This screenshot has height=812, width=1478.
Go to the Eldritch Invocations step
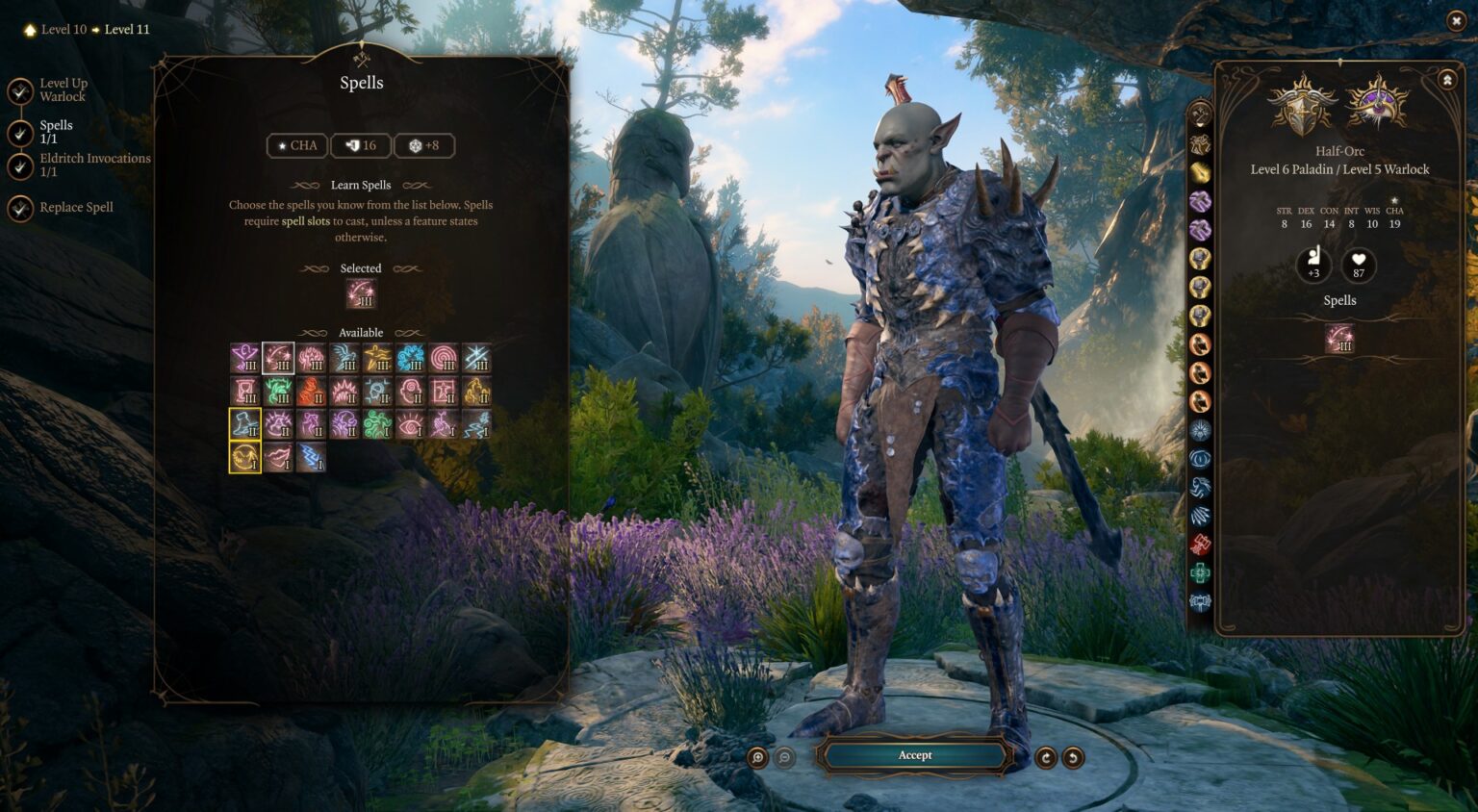[94, 165]
